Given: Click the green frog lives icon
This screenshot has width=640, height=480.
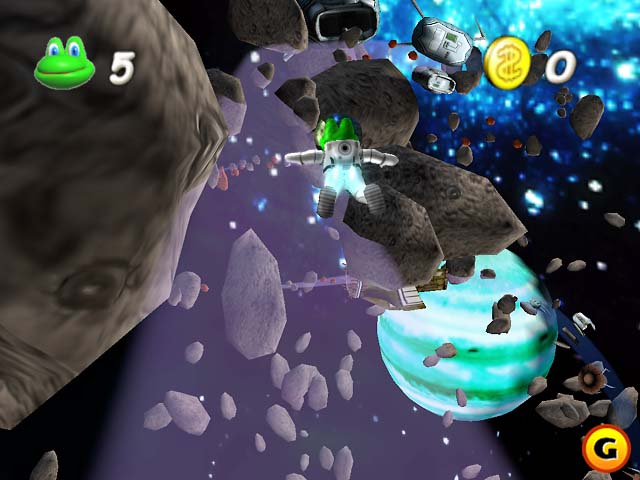Looking at the screenshot, I should 65,62.
